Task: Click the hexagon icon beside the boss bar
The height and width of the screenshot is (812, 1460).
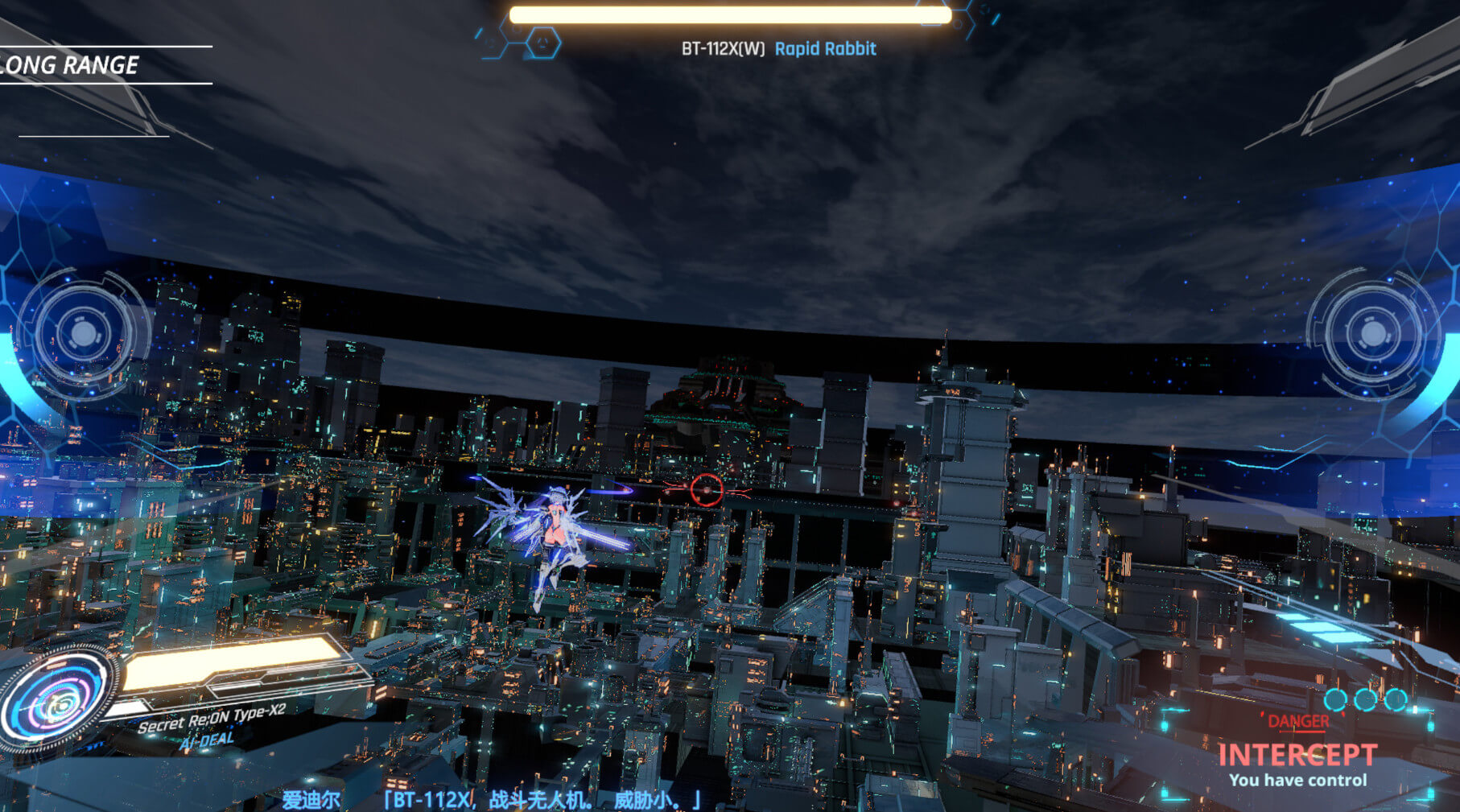Action: pos(543,41)
